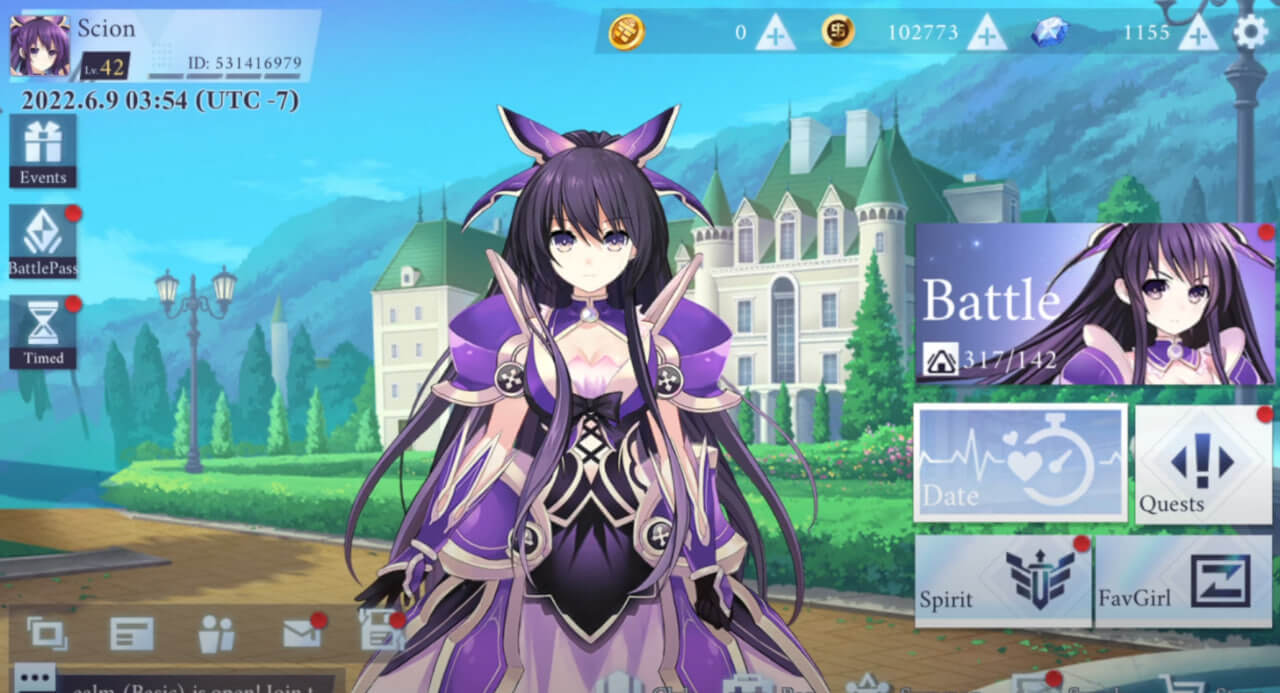Open the mail envelope icon
1280x693 pixels.
(301, 632)
